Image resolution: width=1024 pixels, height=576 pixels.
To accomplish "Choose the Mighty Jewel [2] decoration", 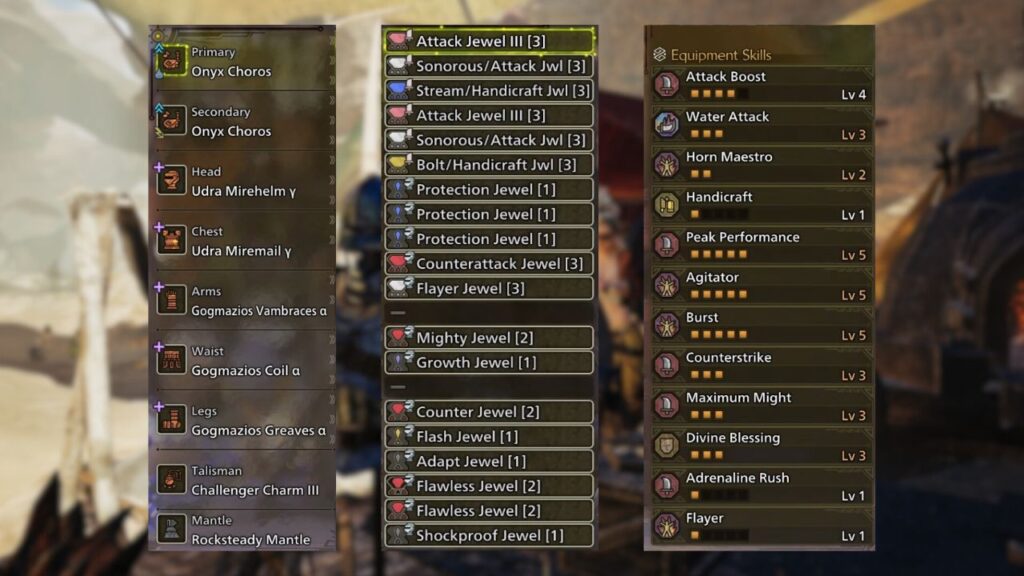I will coord(489,338).
